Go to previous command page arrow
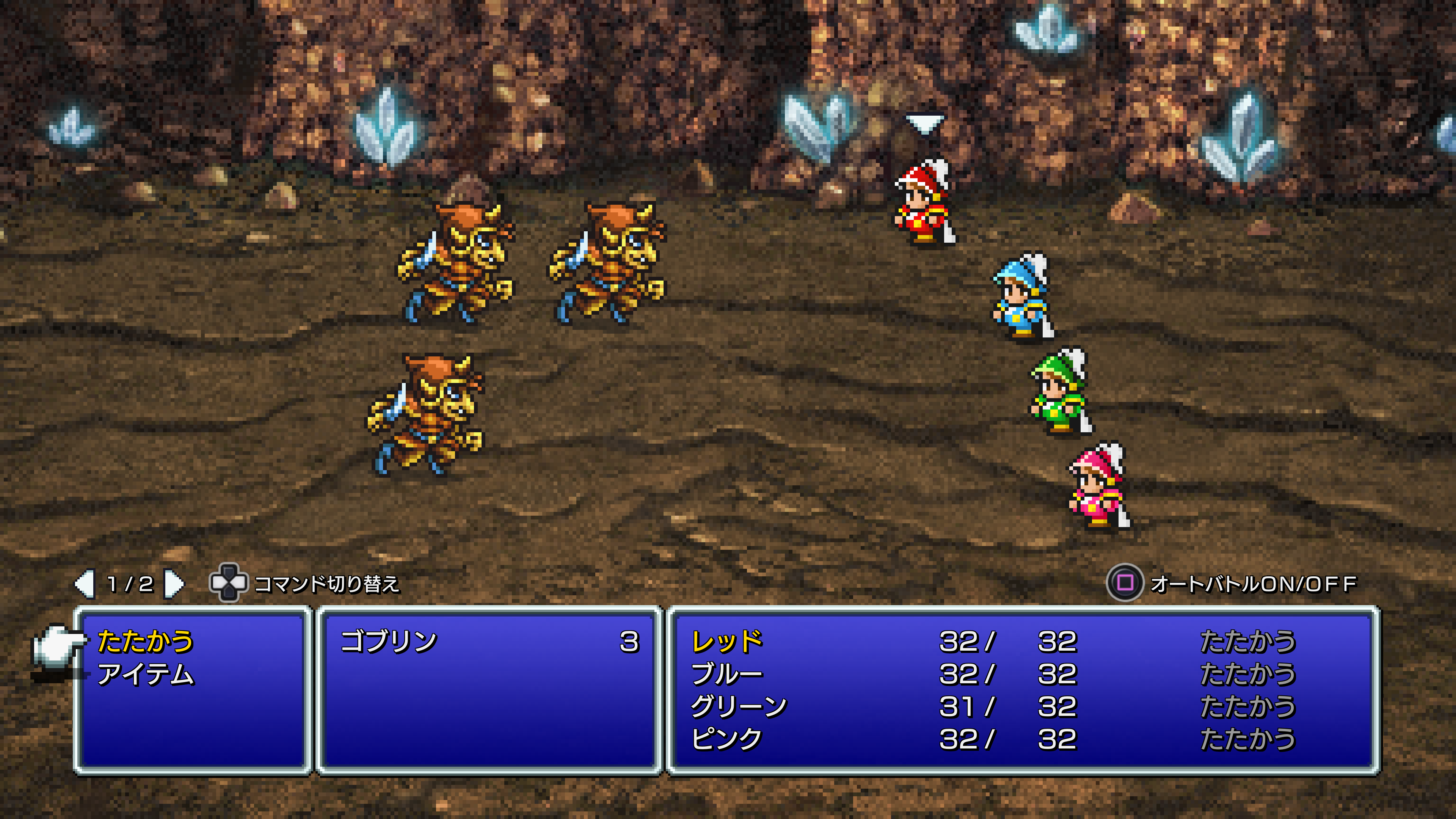This screenshot has width=1456, height=819. [x=85, y=583]
